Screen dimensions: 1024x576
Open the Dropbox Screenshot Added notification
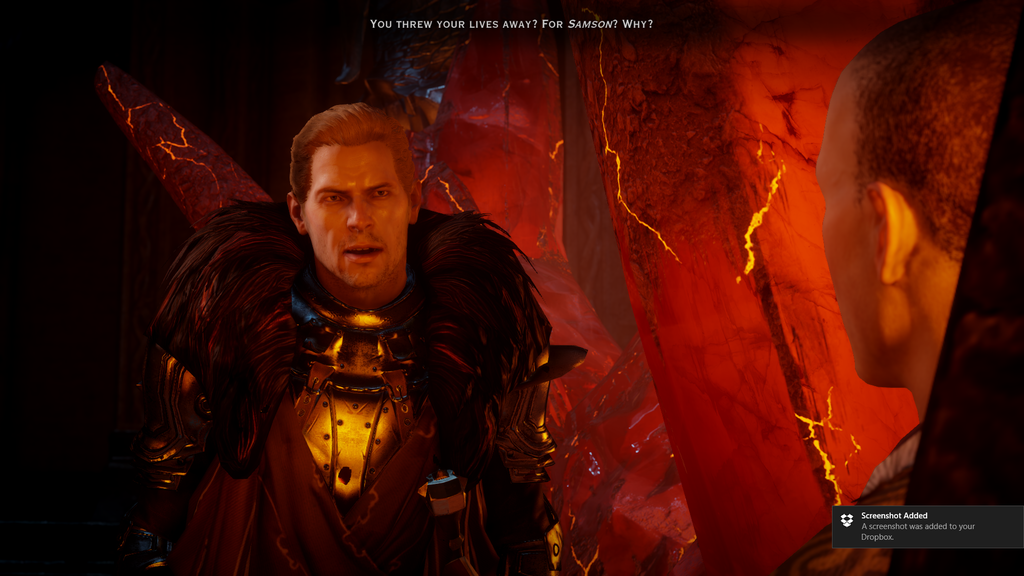click(x=927, y=526)
